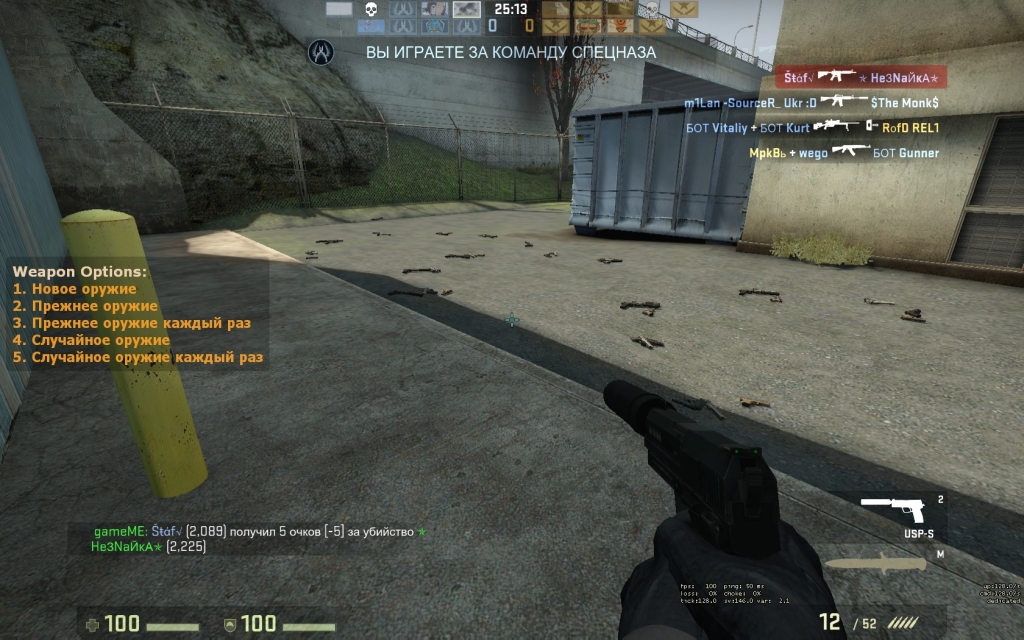Viewport: 1024px width, 640px height.
Task: Select "Случайное оружие каждый раз" entry
Action: click(146, 357)
